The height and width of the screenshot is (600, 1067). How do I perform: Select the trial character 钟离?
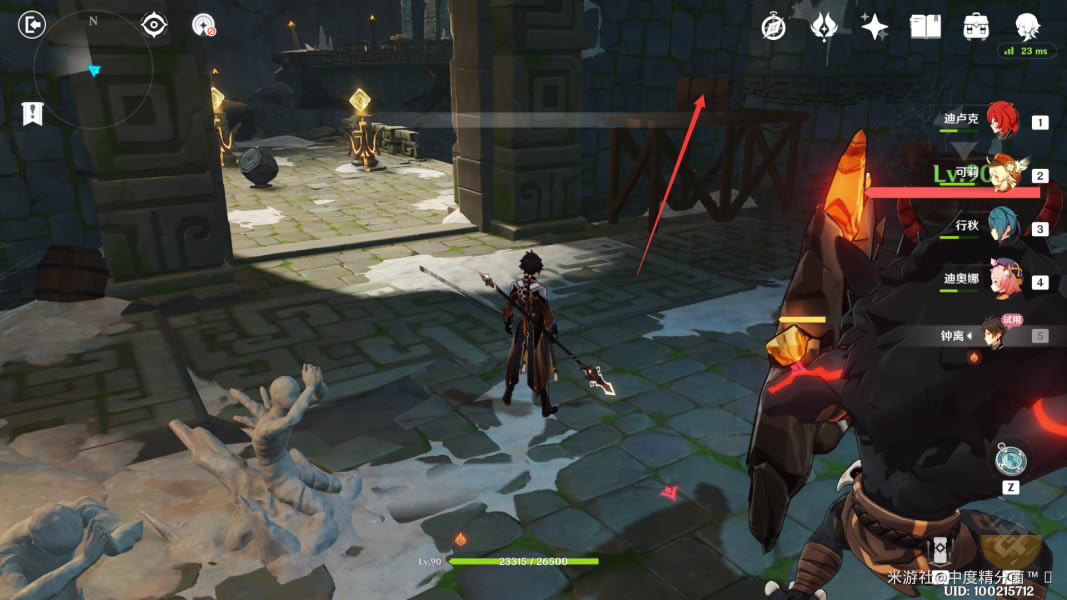tap(995, 334)
